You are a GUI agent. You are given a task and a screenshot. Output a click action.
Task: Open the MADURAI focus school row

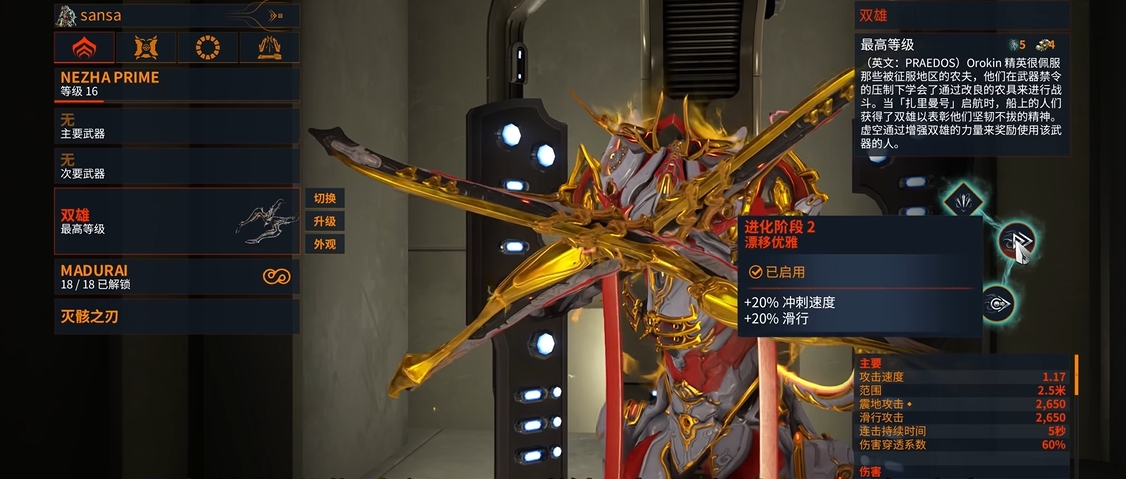176,277
